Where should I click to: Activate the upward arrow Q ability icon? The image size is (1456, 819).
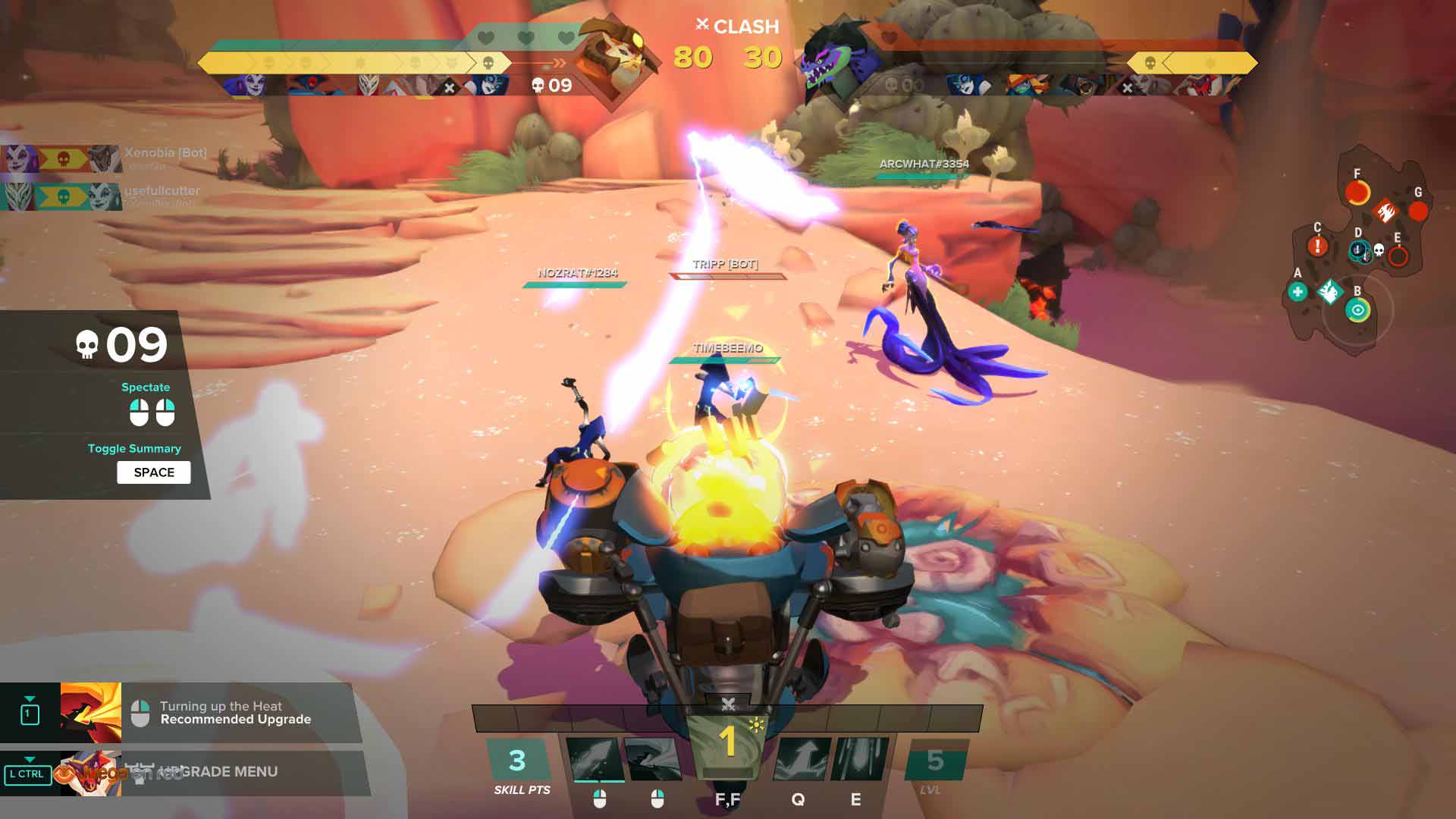[x=801, y=758]
